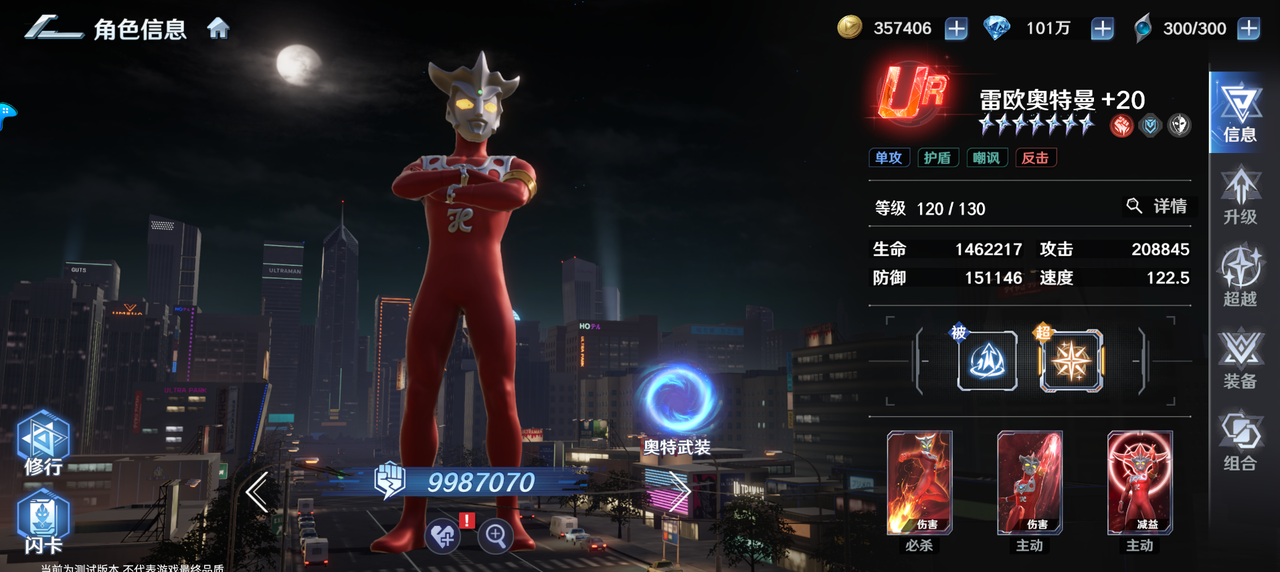Open the 装备 tab
1280x572 pixels.
click(1240, 359)
